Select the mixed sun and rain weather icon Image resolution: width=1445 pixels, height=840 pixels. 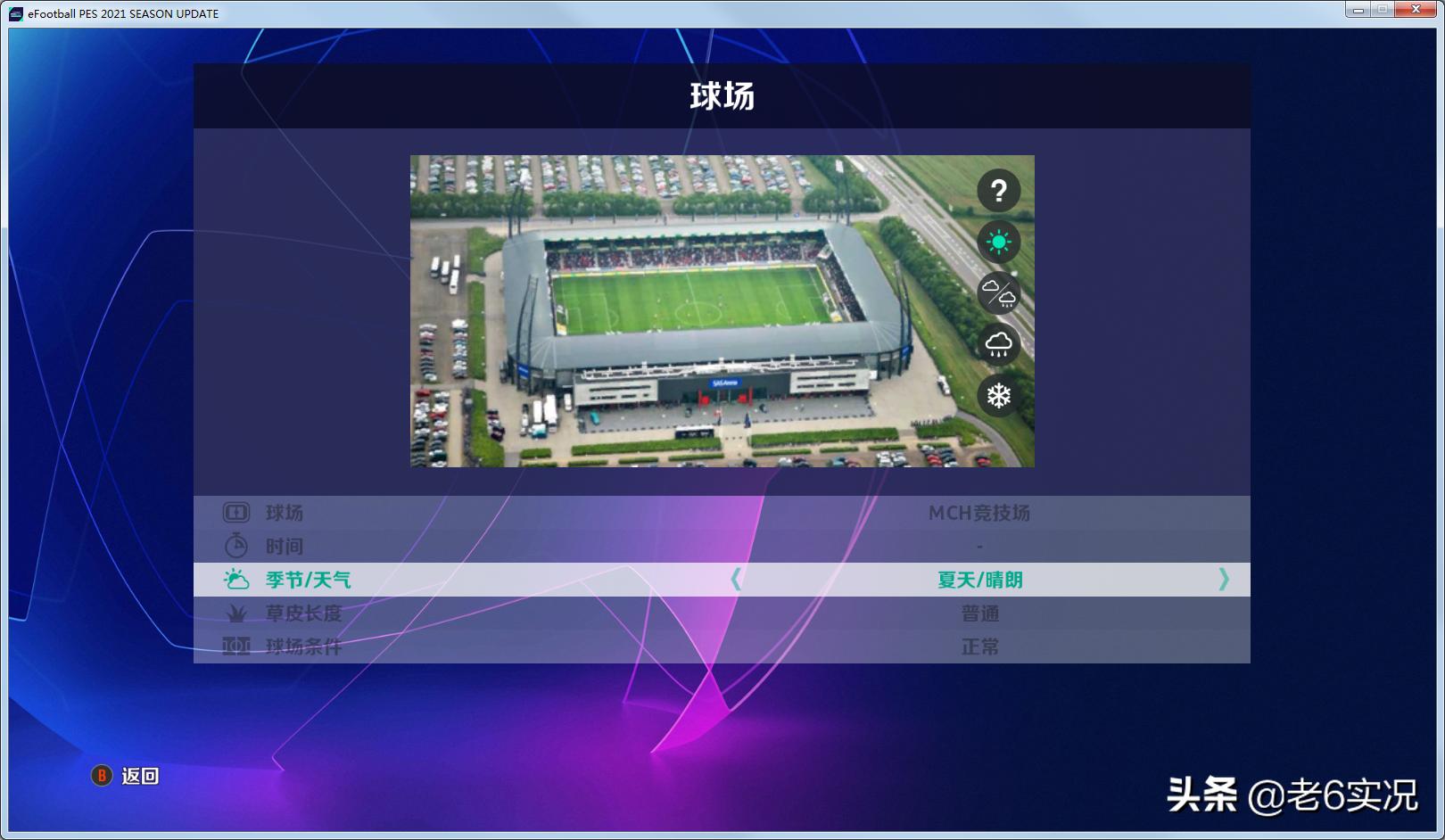pos(1000,292)
